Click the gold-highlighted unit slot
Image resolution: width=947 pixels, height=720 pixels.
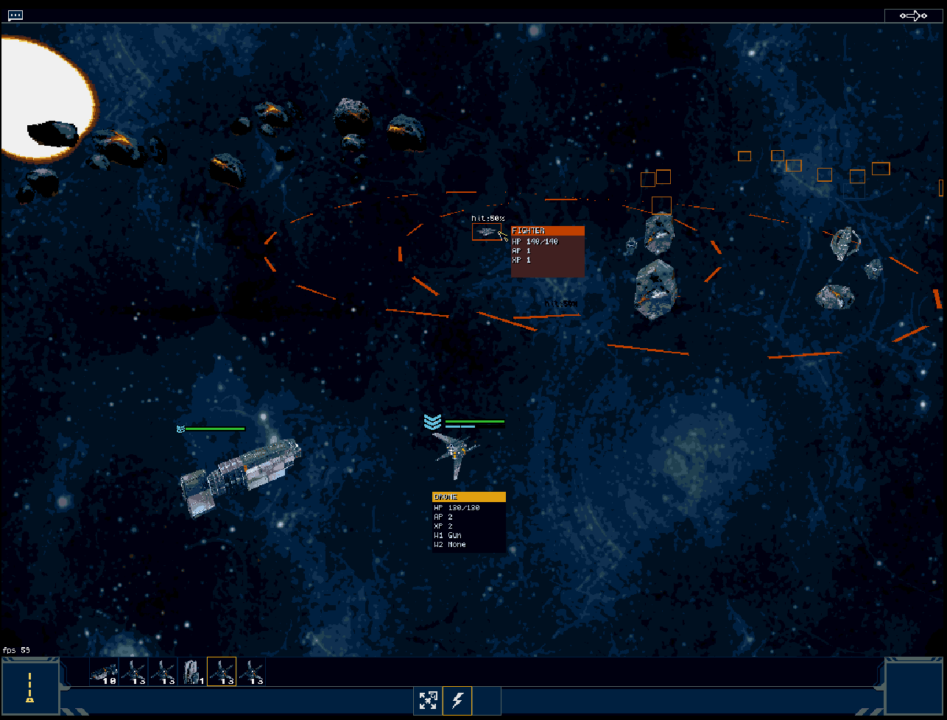[x=221, y=671]
